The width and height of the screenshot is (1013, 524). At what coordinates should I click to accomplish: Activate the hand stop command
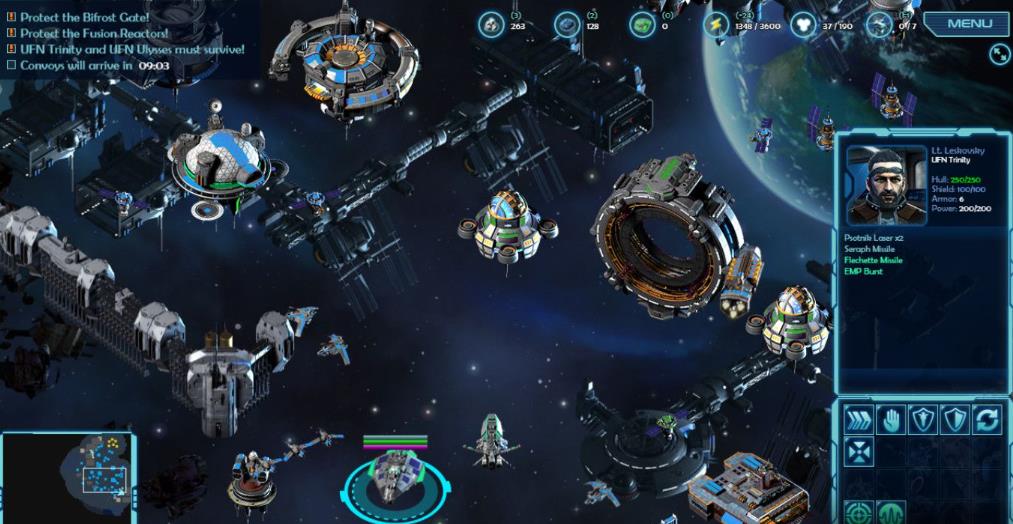pos(890,420)
